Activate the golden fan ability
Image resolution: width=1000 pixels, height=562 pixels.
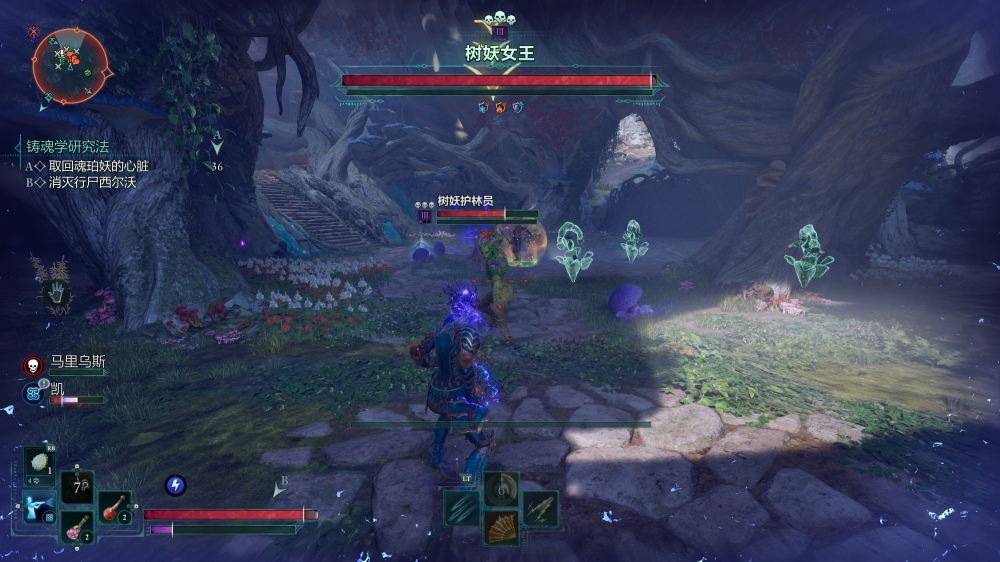[501, 527]
